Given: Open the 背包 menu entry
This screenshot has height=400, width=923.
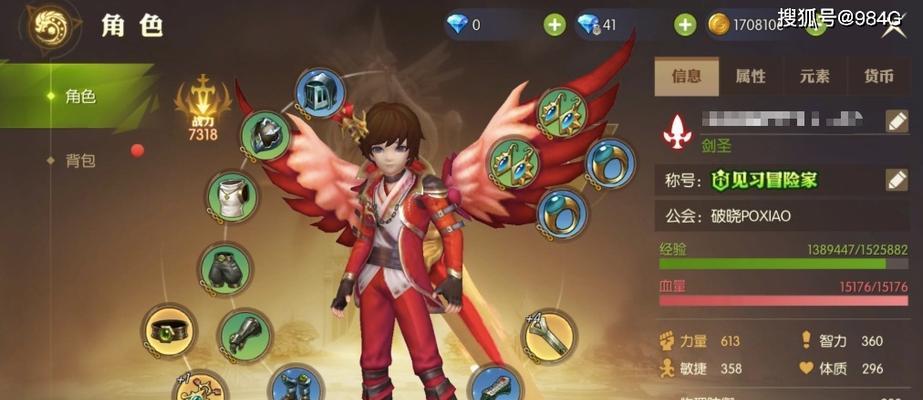Looking at the screenshot, I should 80,160.
